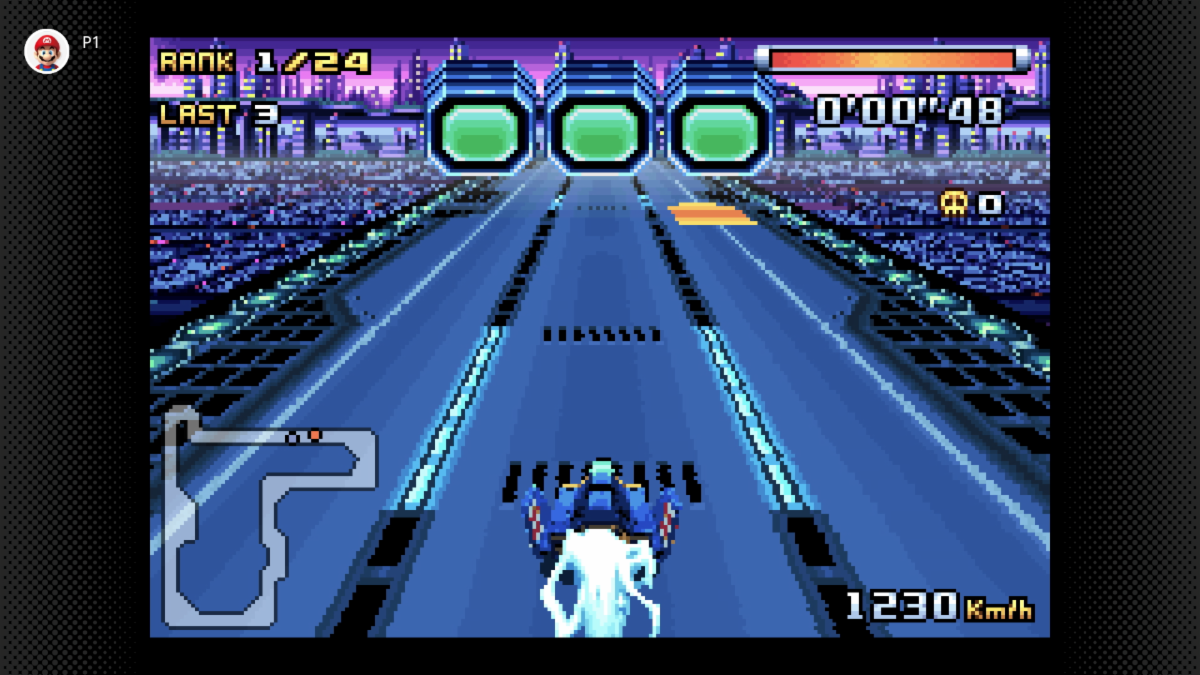Click the track layout minimap
Screen dimensions: 1200x675
tap(268, 514)
